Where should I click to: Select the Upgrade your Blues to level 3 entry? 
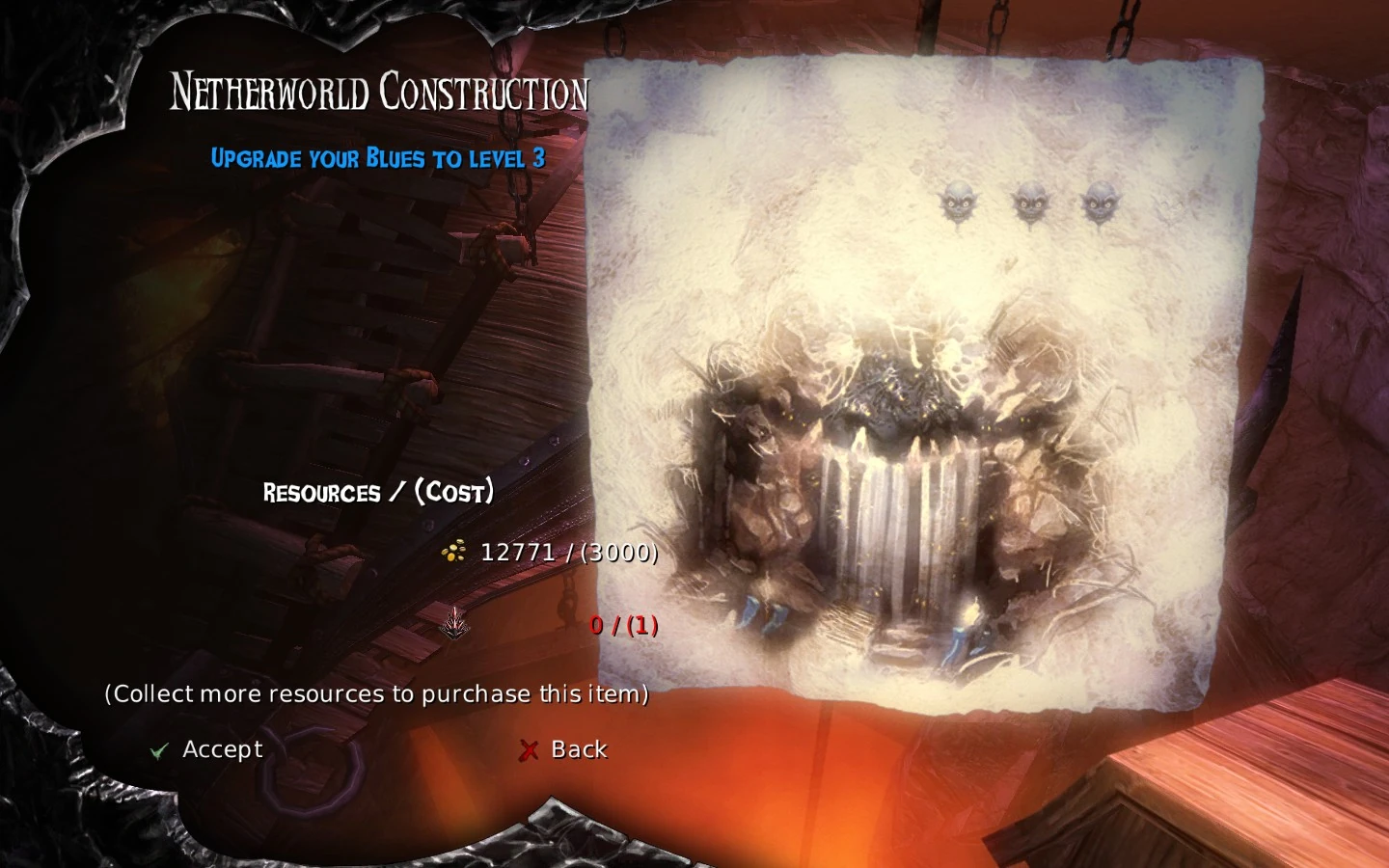coord(378,159)
